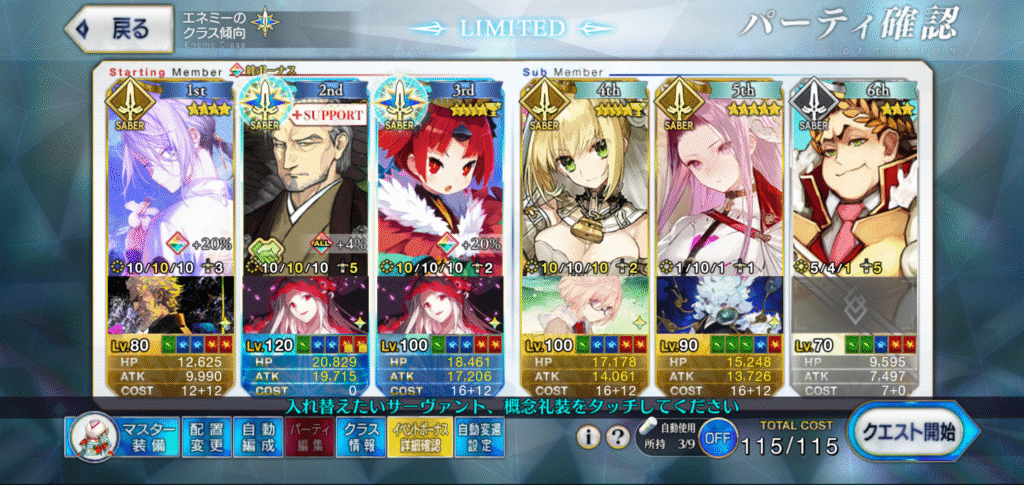Screen dimensions: 1024x485
Task: Start the quest with クエスト開始
Action: point(913,434)
